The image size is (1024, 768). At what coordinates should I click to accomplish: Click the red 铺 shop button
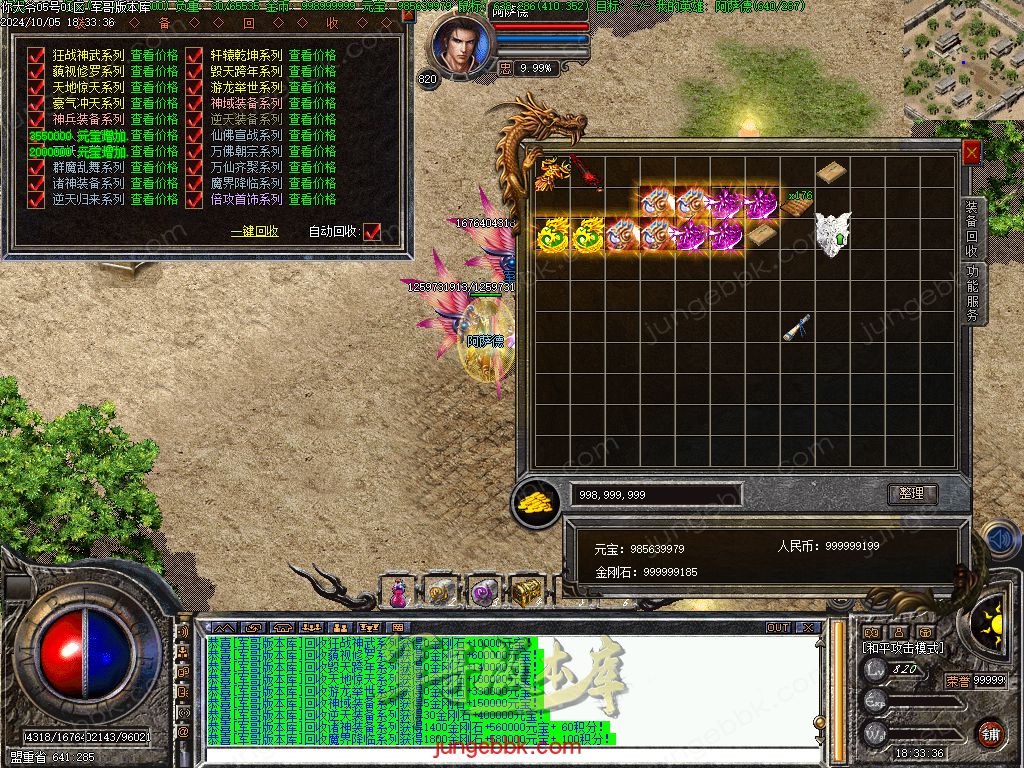tap(990, 733)
